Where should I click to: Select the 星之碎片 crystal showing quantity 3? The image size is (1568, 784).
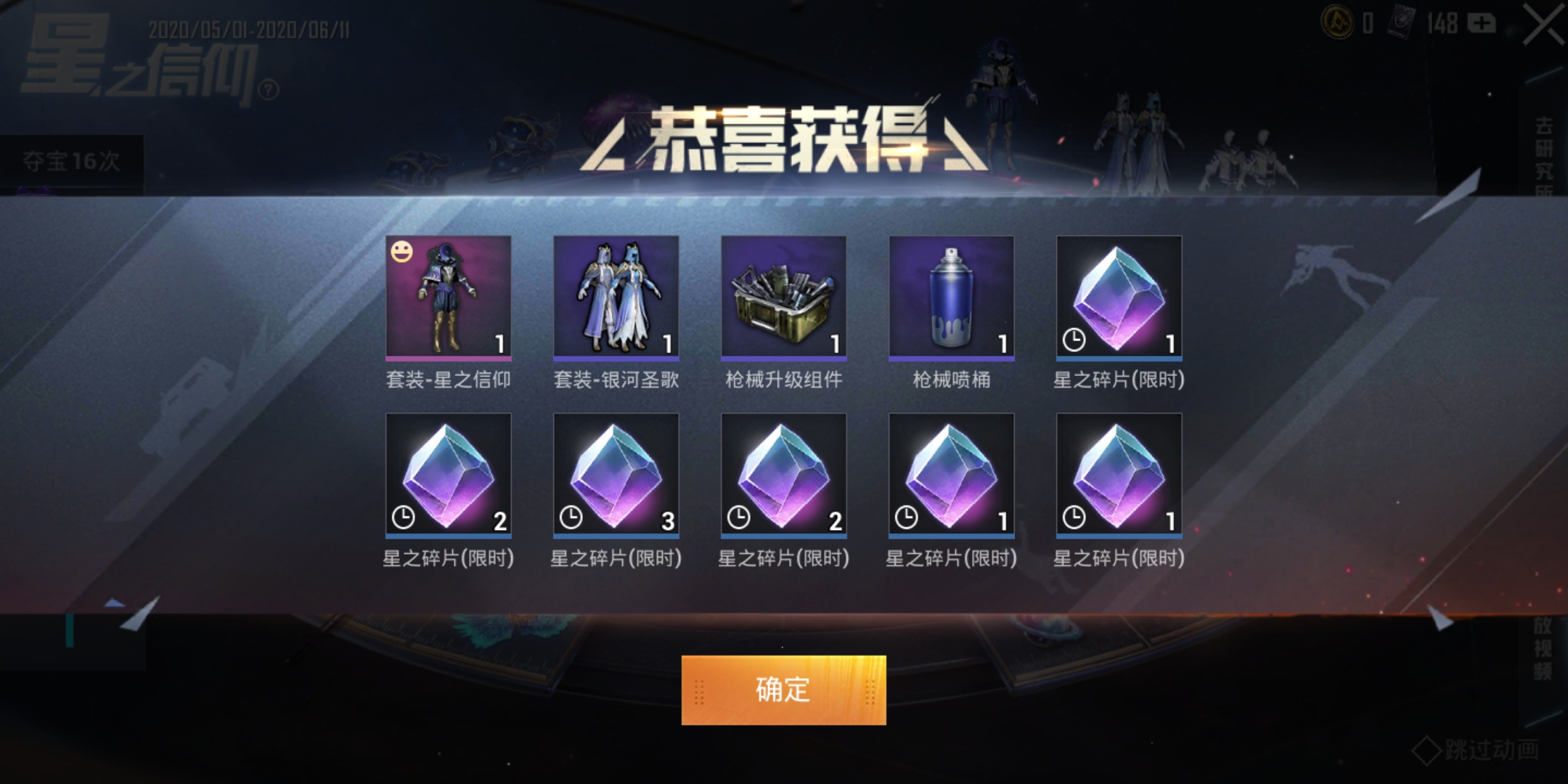pyautogui.click(x=615, y=475)
